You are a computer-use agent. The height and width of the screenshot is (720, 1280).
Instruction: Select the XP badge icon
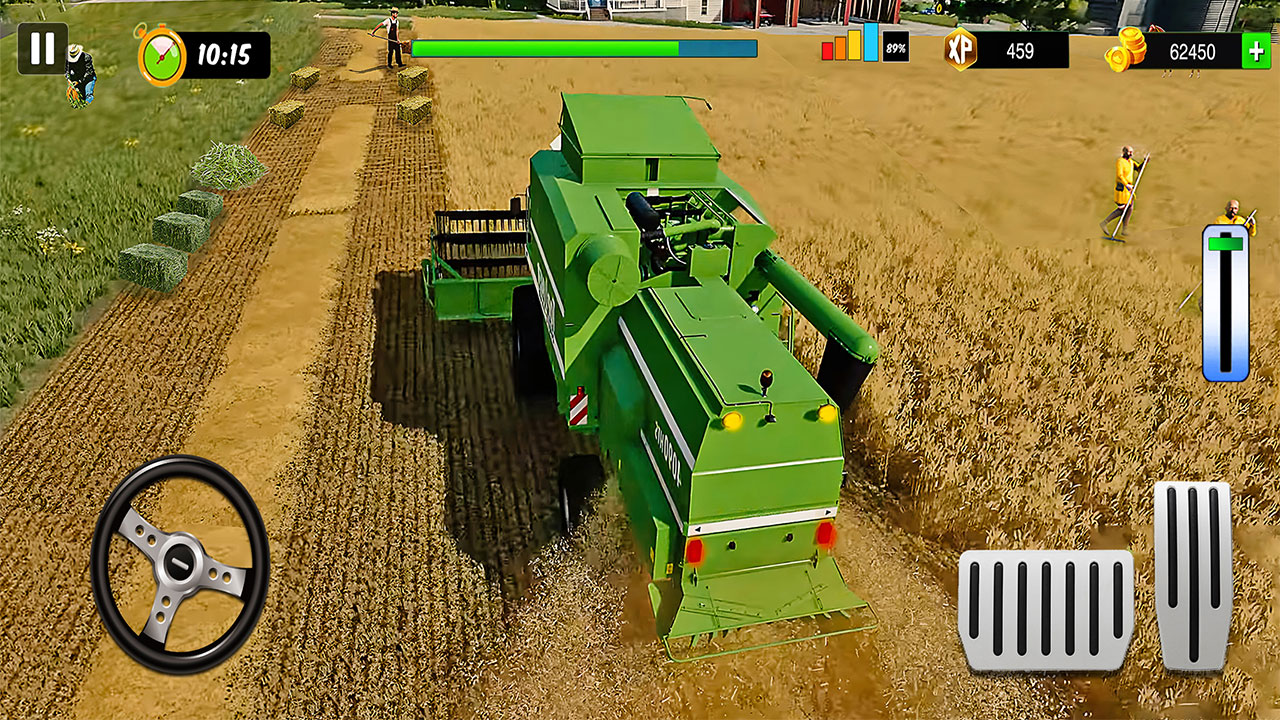tap(963, 48)
